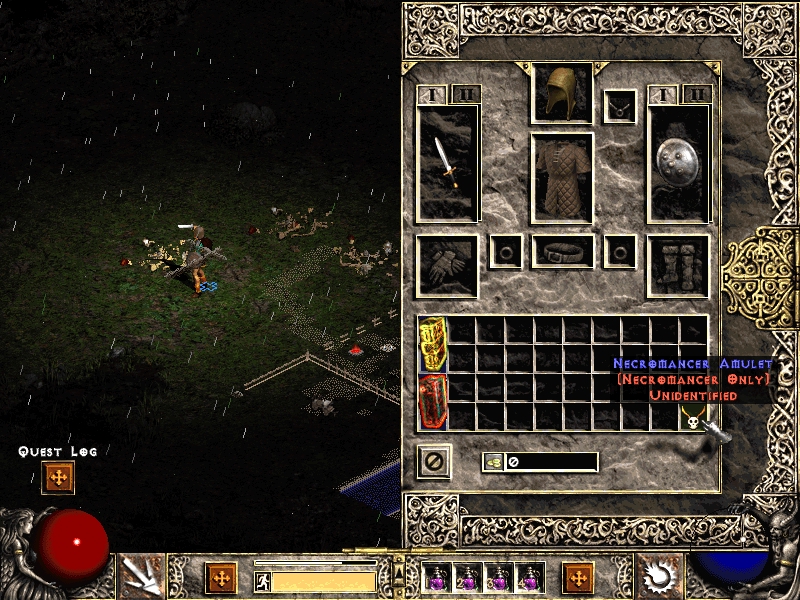Viewport: 800px width, 600px height.
Task: Open the Quest Log button
Action: [58, 478]
